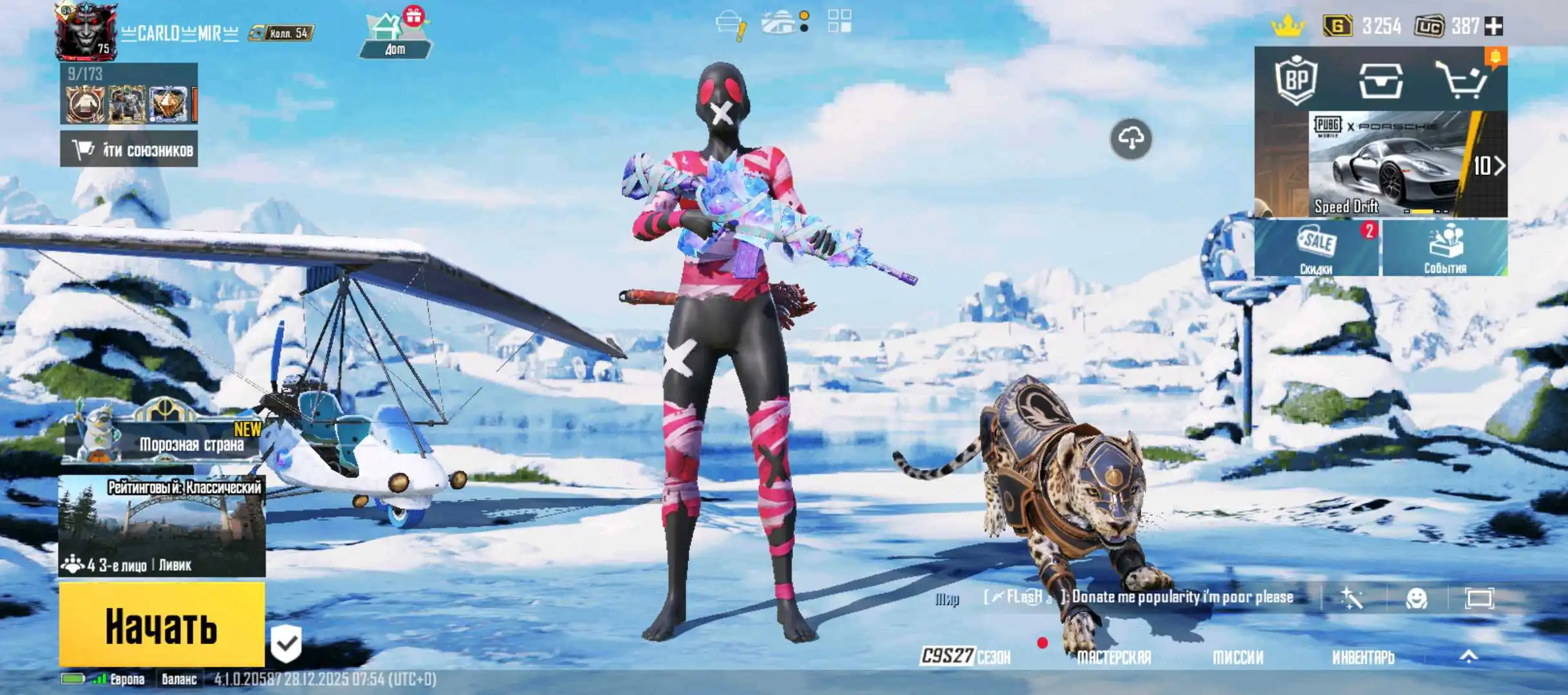Open the Морозная страна event banner
This screenshot has width=1568, height=695.
pyautogui.click(x=164, y=438)
